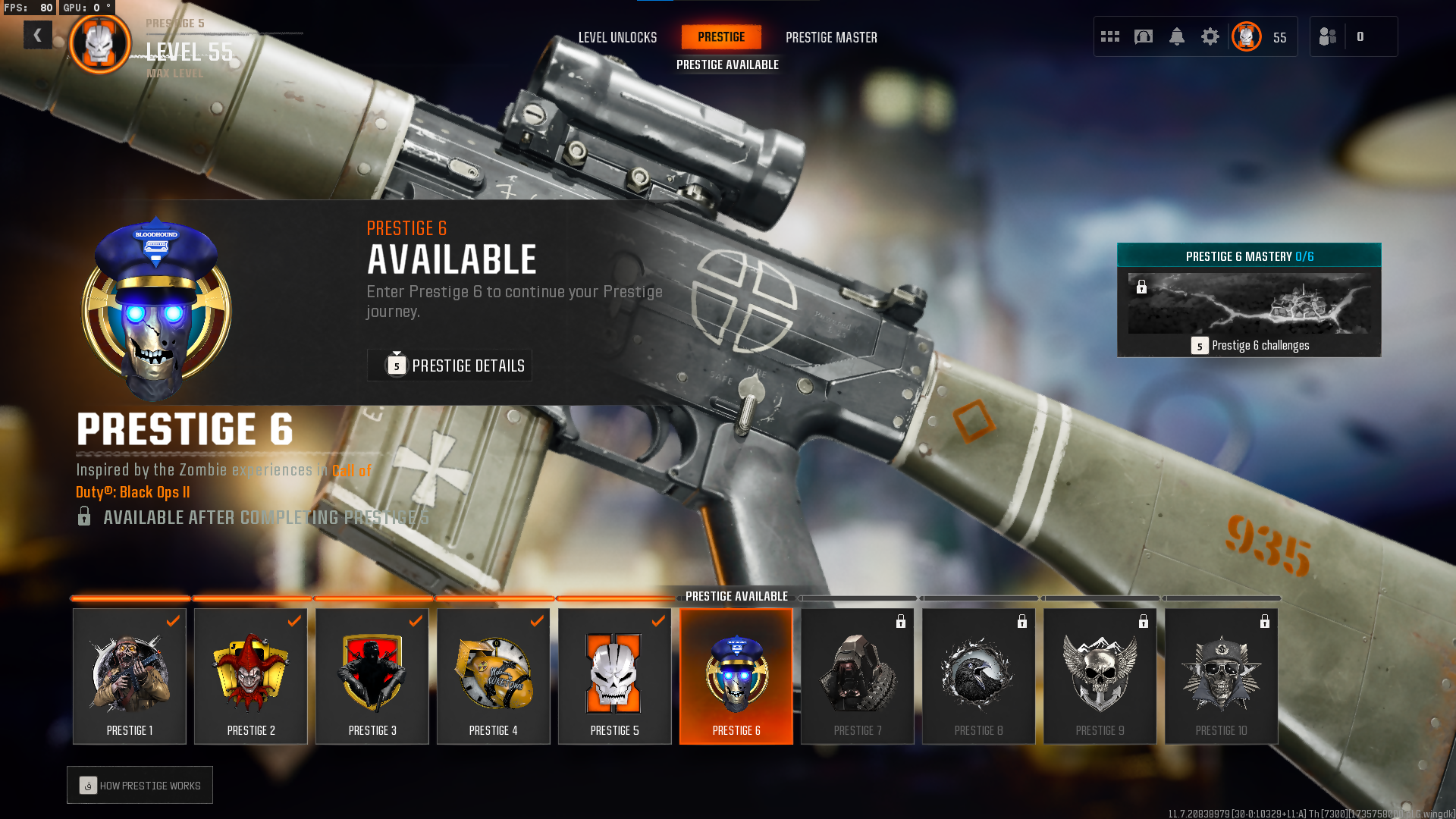Switch to the Level Unlocks tab
The image size is (1456, 819).
coord(617,37)
